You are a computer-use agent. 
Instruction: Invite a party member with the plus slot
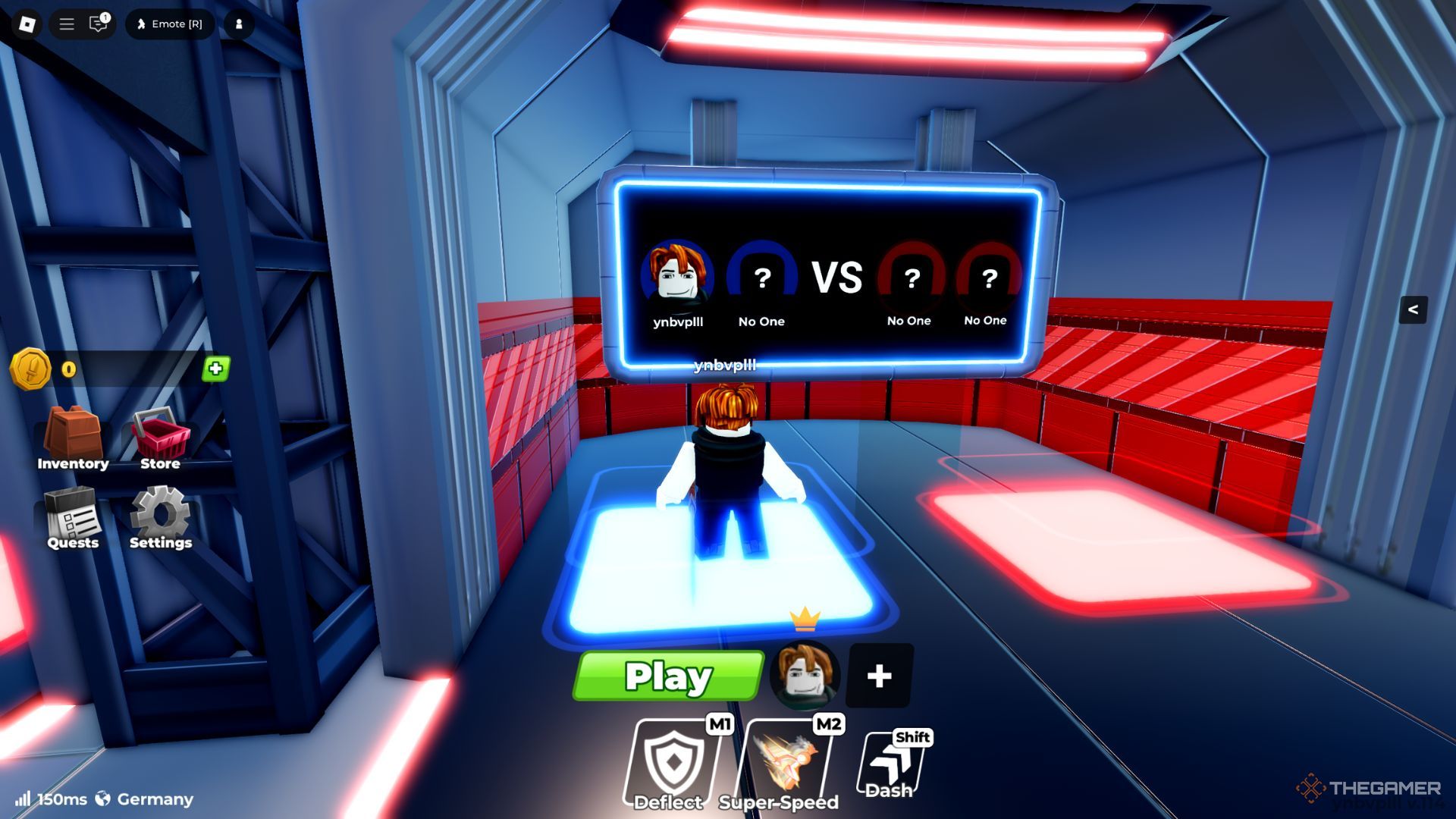coord(879,676)
